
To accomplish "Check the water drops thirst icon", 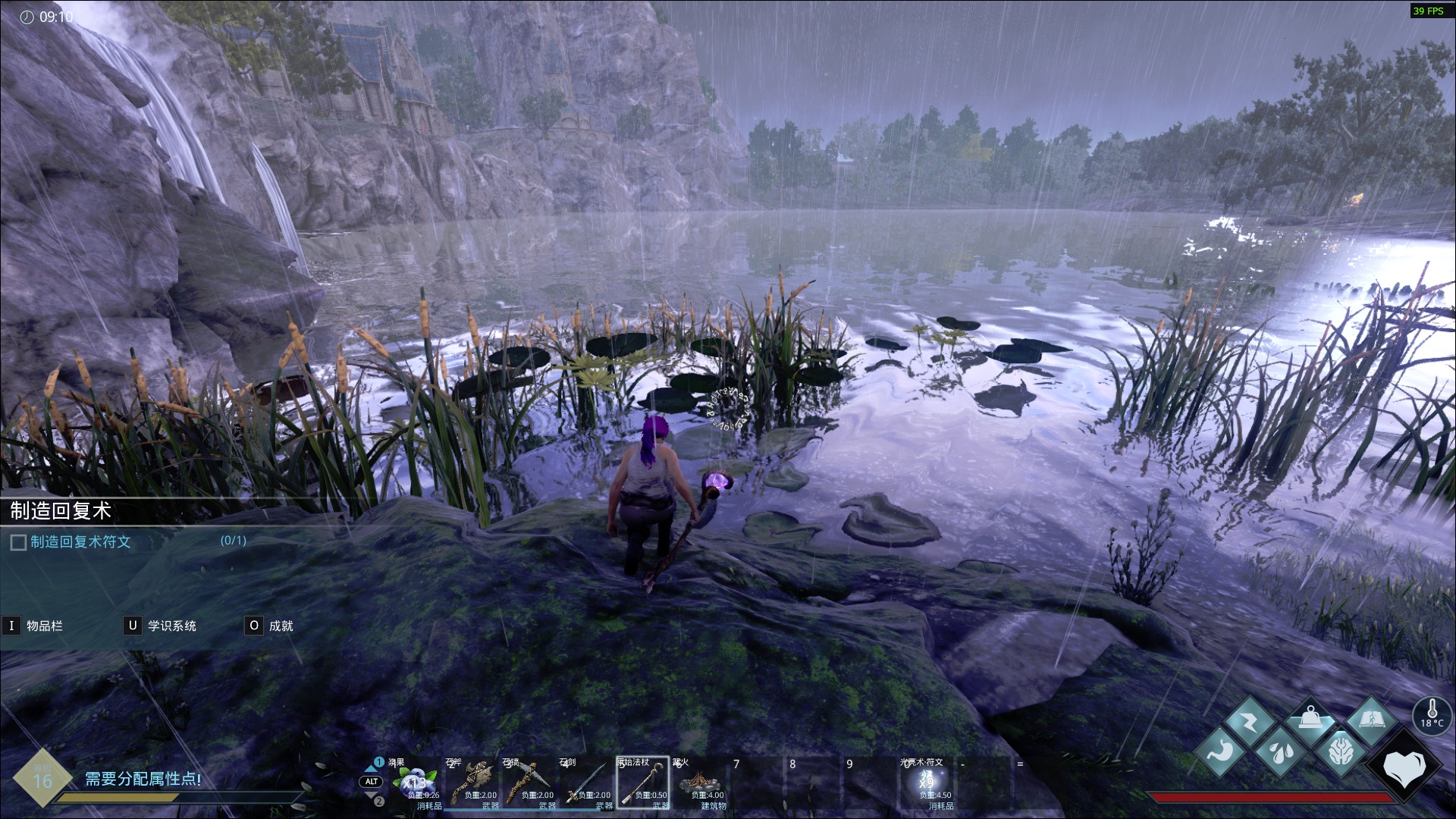I will [1280, 752].
